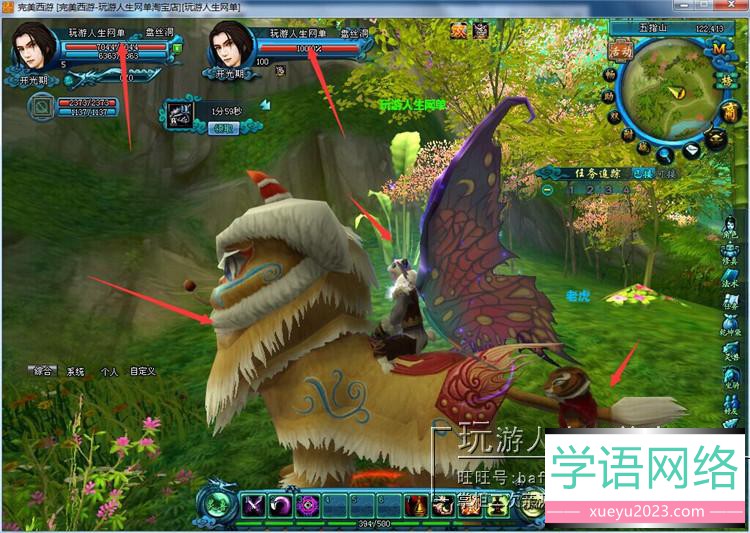The width and height of the screenshot is (750, 533).
Task: Select the target character portrait
Action: point(231,46)
